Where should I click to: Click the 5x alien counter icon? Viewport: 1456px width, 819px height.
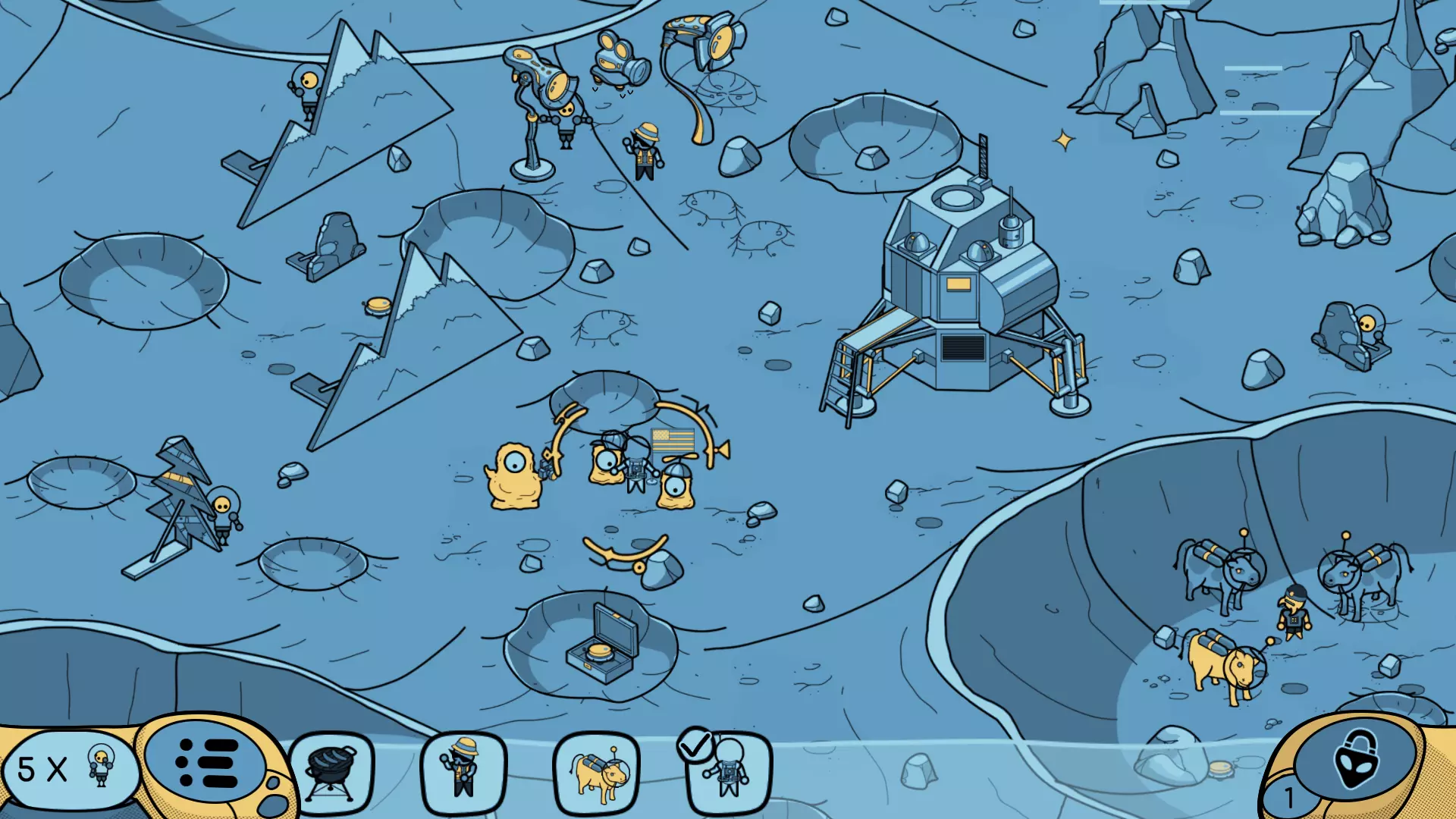(x=68, y=767)
